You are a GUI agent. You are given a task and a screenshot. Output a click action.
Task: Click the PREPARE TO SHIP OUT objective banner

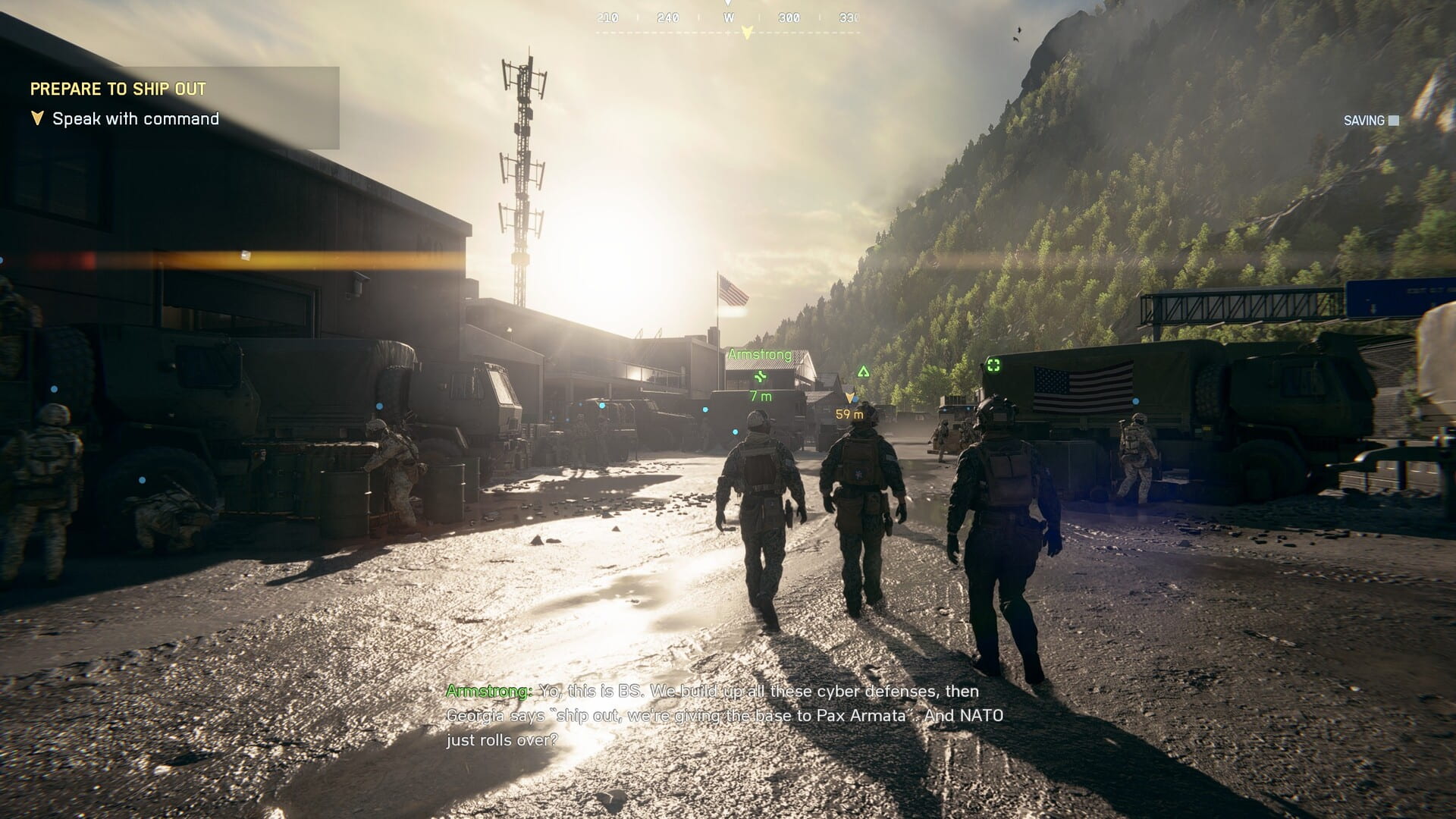click(x=118, y=89)
